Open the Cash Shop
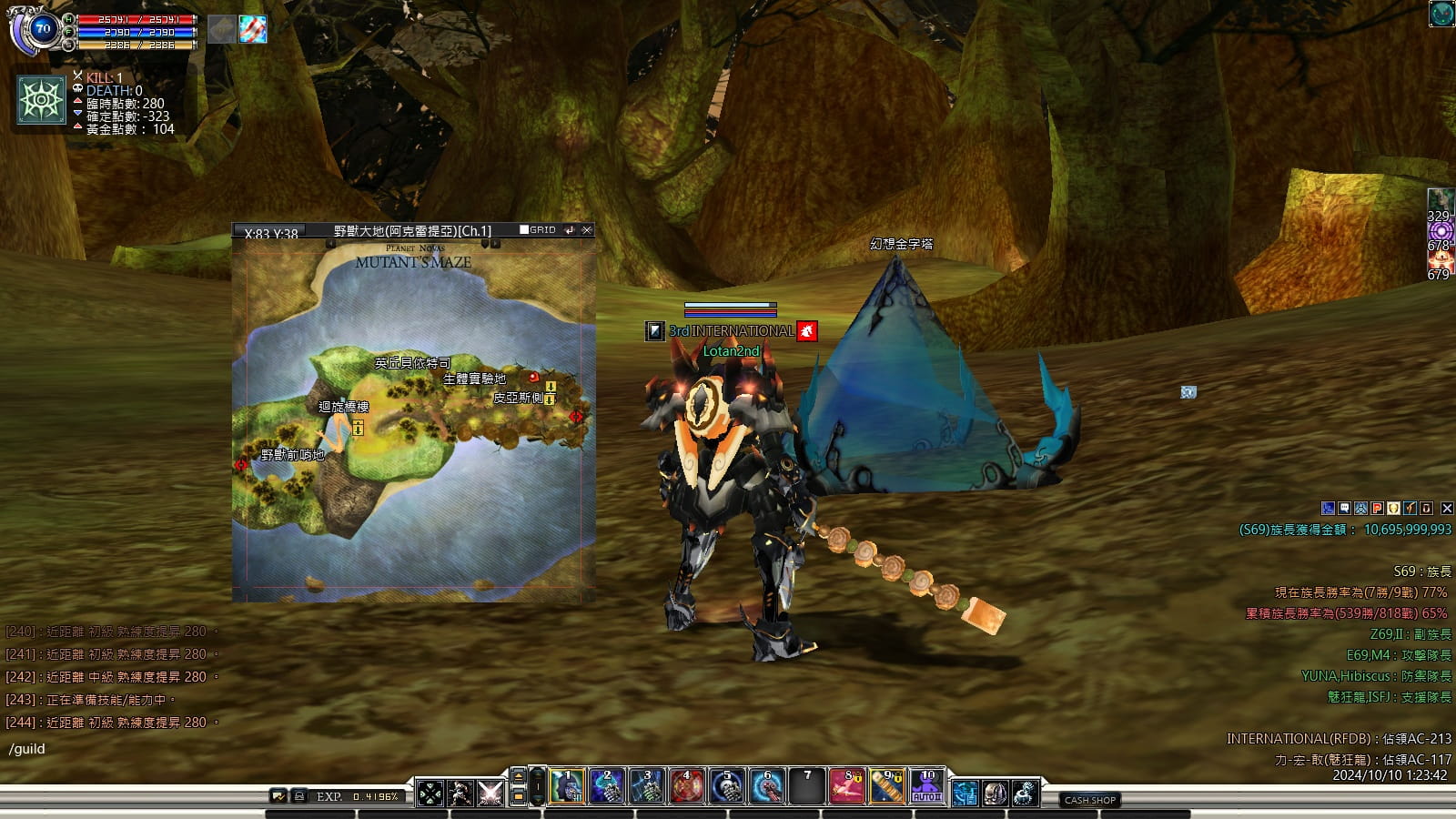The image size is (1456, 819). tap(1089, 800)
